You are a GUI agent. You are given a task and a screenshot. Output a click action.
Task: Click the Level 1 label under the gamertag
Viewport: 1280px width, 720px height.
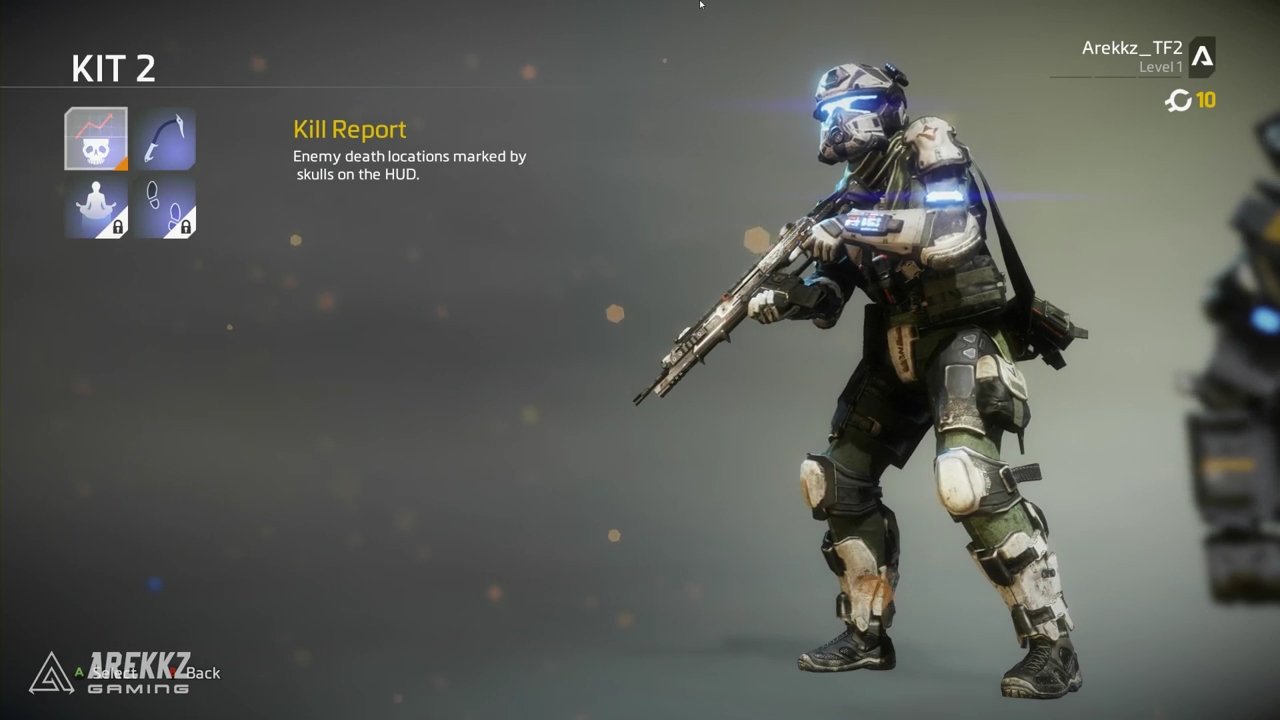coord(1161,66)
